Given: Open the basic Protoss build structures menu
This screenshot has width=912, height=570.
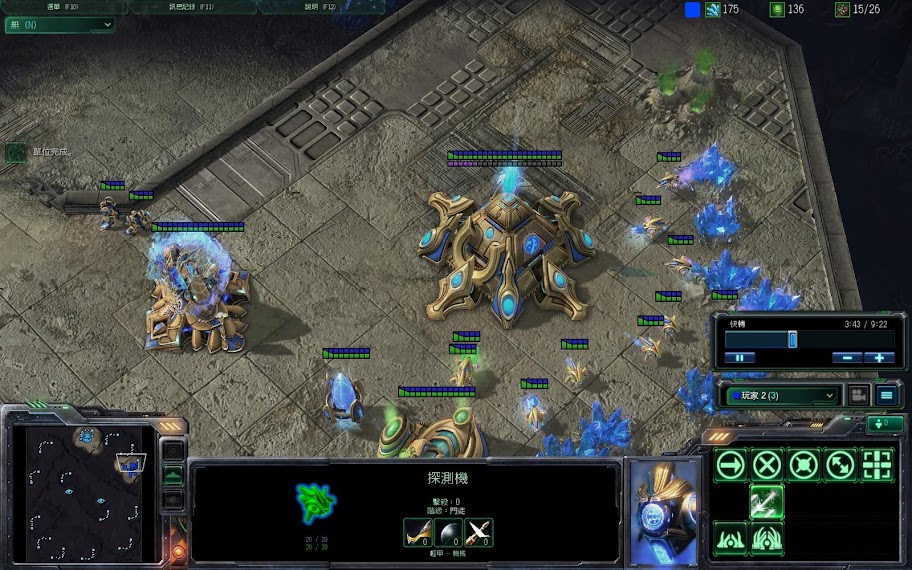Looking at the screenshot, I should tap(731, 539).
